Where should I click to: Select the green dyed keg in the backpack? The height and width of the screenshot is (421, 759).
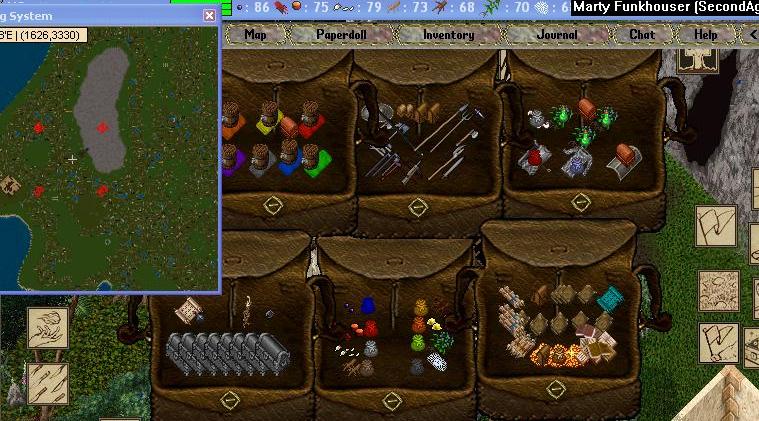click(314, 160)
